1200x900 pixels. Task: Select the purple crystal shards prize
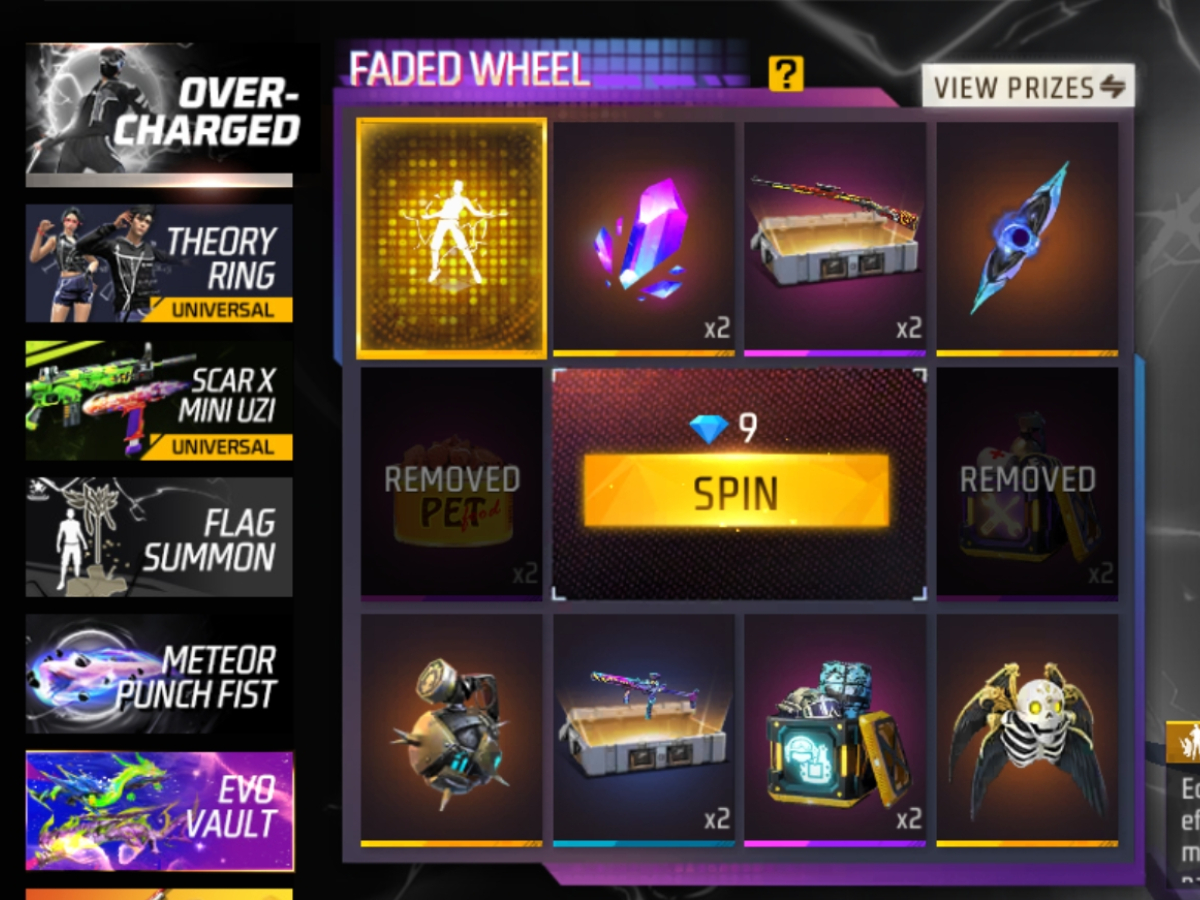click(x=644, y=238)
